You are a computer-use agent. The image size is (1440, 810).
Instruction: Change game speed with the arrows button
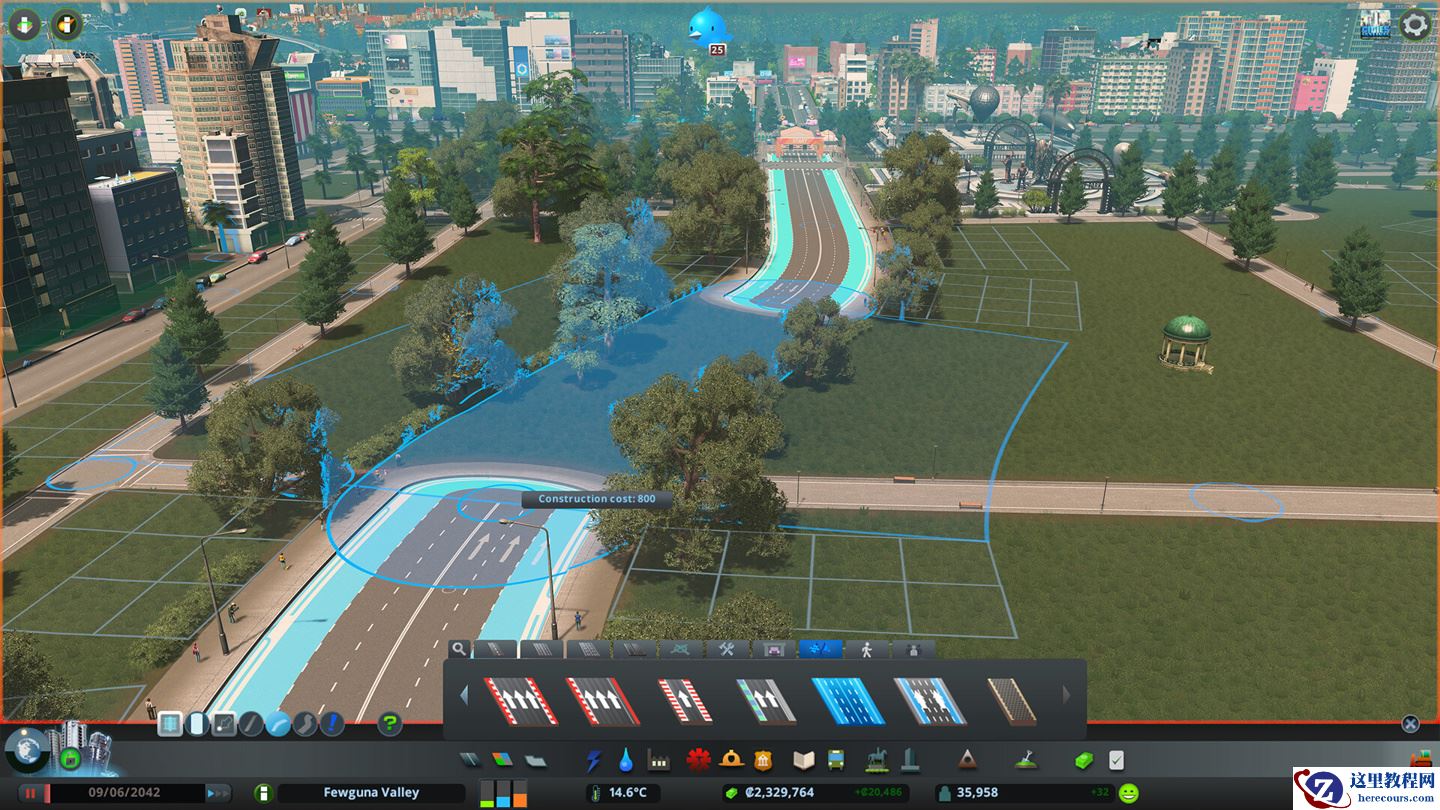pyautogui.click(x=217, y=793)
